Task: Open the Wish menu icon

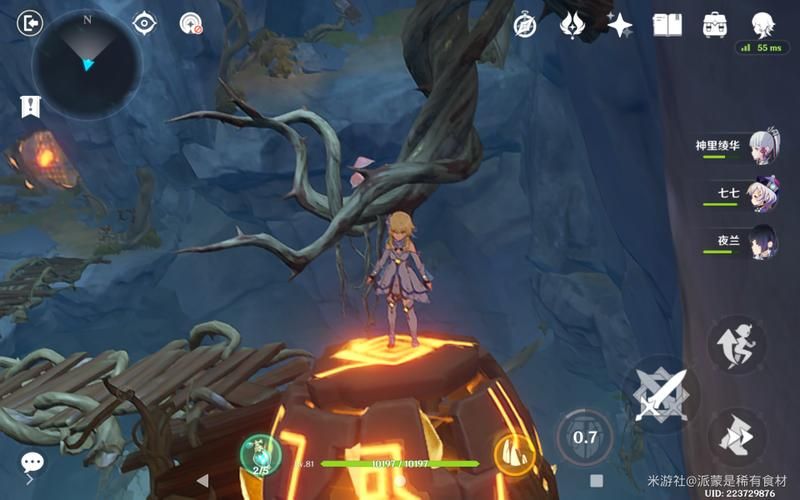Action: click(573, 25)
